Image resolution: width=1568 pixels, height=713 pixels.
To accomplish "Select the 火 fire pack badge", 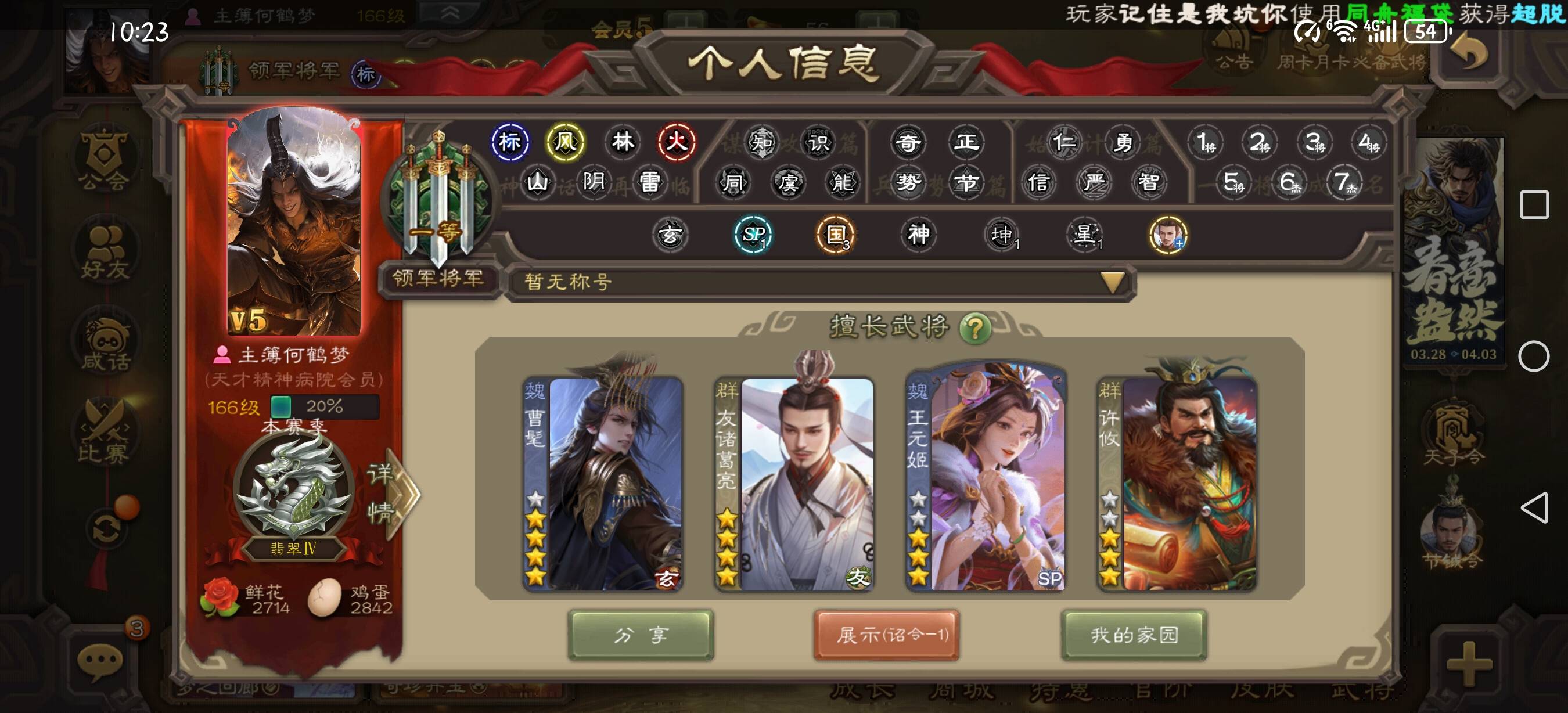I will pyautogui.click(x=675, y=142).
